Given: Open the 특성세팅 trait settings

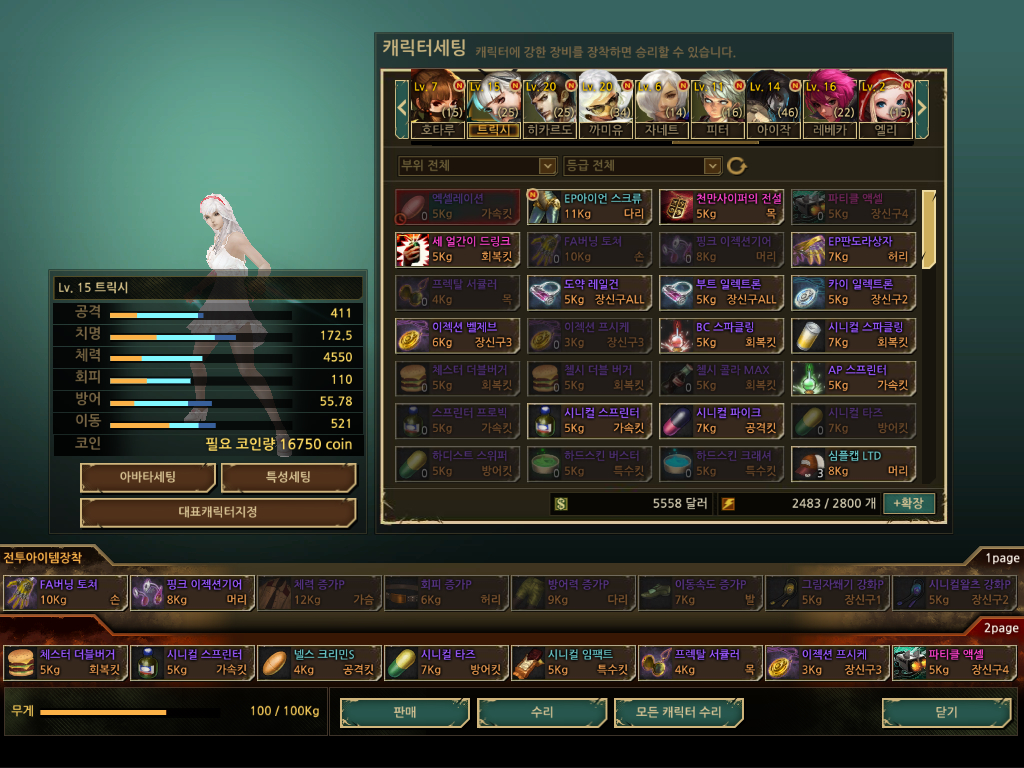Looking at the screenshot, I should 288,477.
